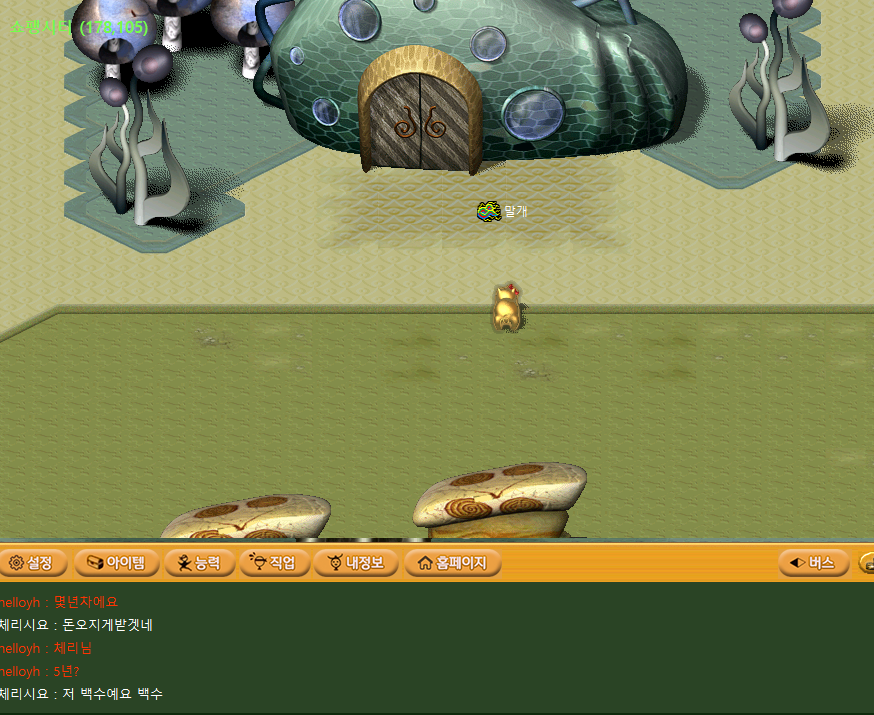
Task: Go to the 홈페이지 homepage
Action: tap(452, 563)
